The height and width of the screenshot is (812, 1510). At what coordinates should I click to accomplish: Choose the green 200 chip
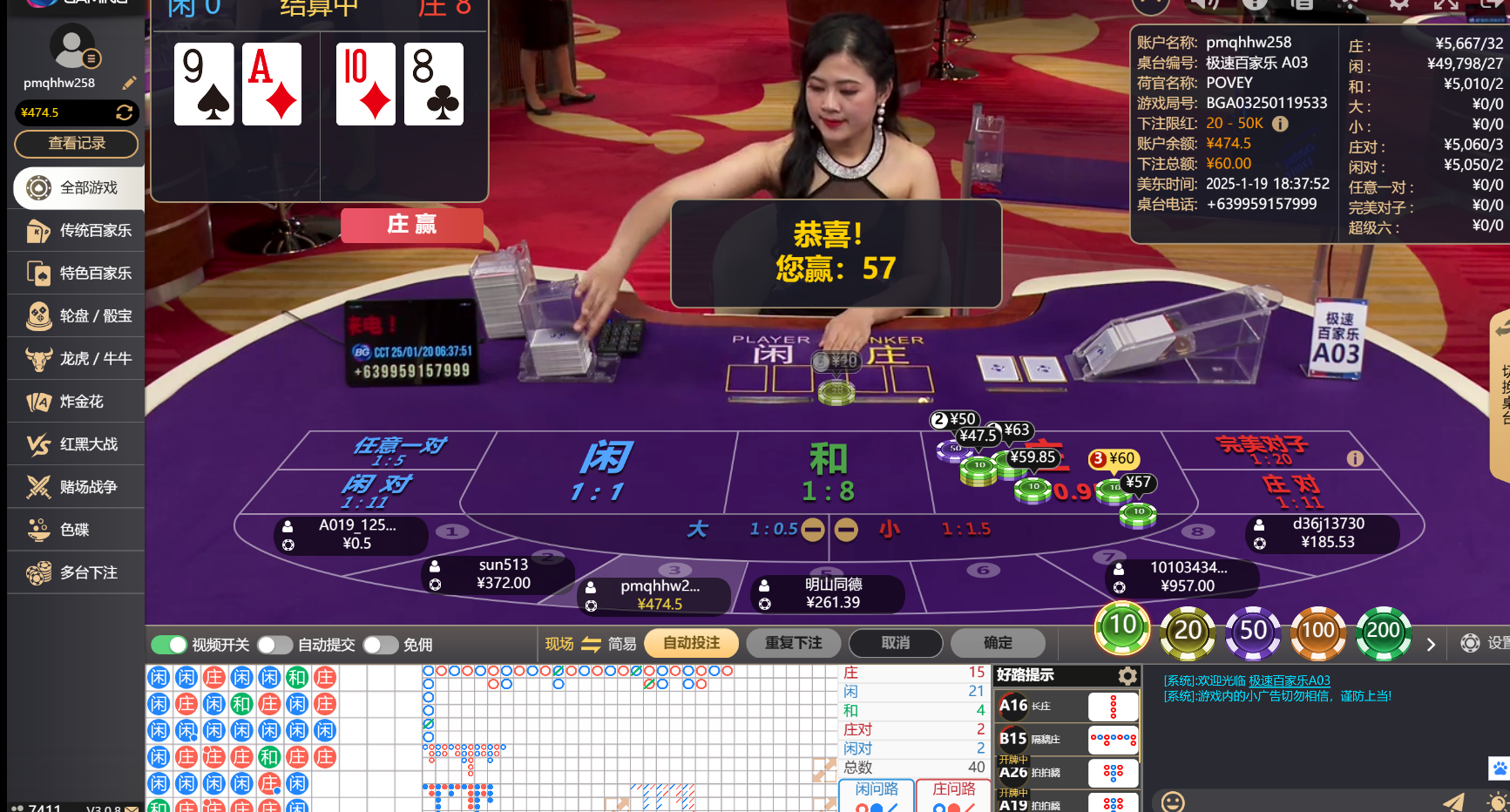(1383, 631)
